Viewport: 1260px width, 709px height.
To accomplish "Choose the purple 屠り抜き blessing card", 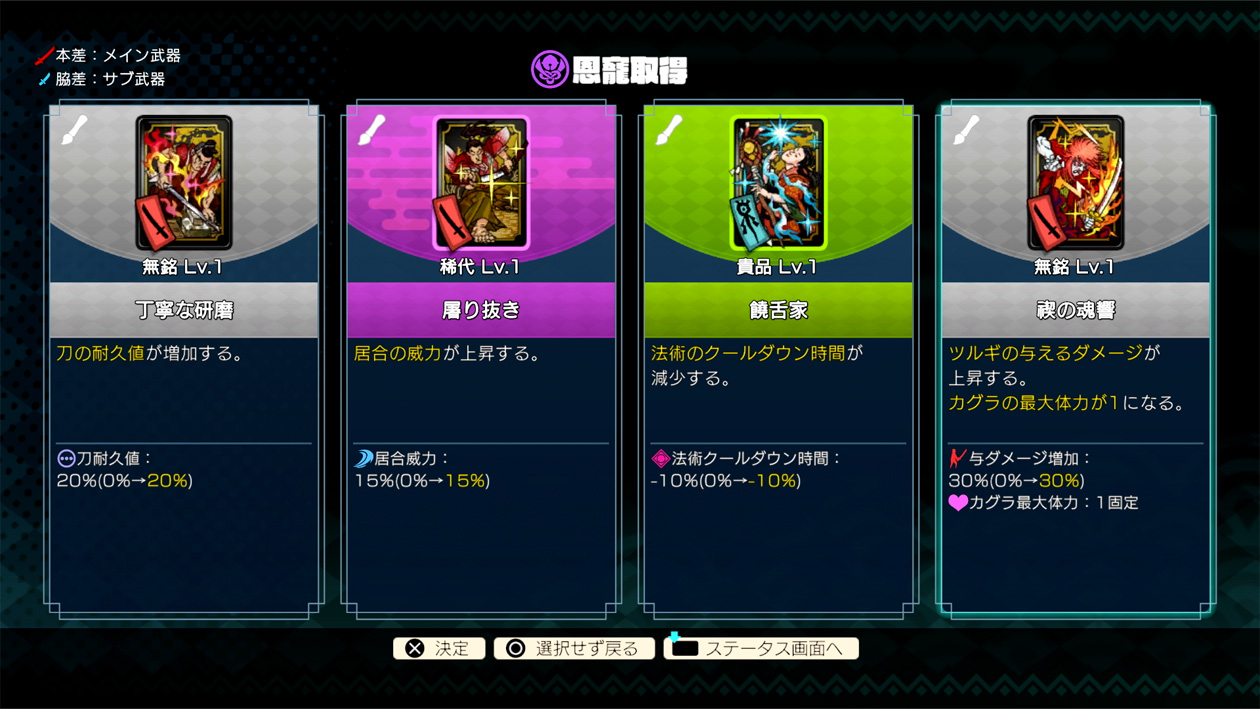I will pos(481,360).
